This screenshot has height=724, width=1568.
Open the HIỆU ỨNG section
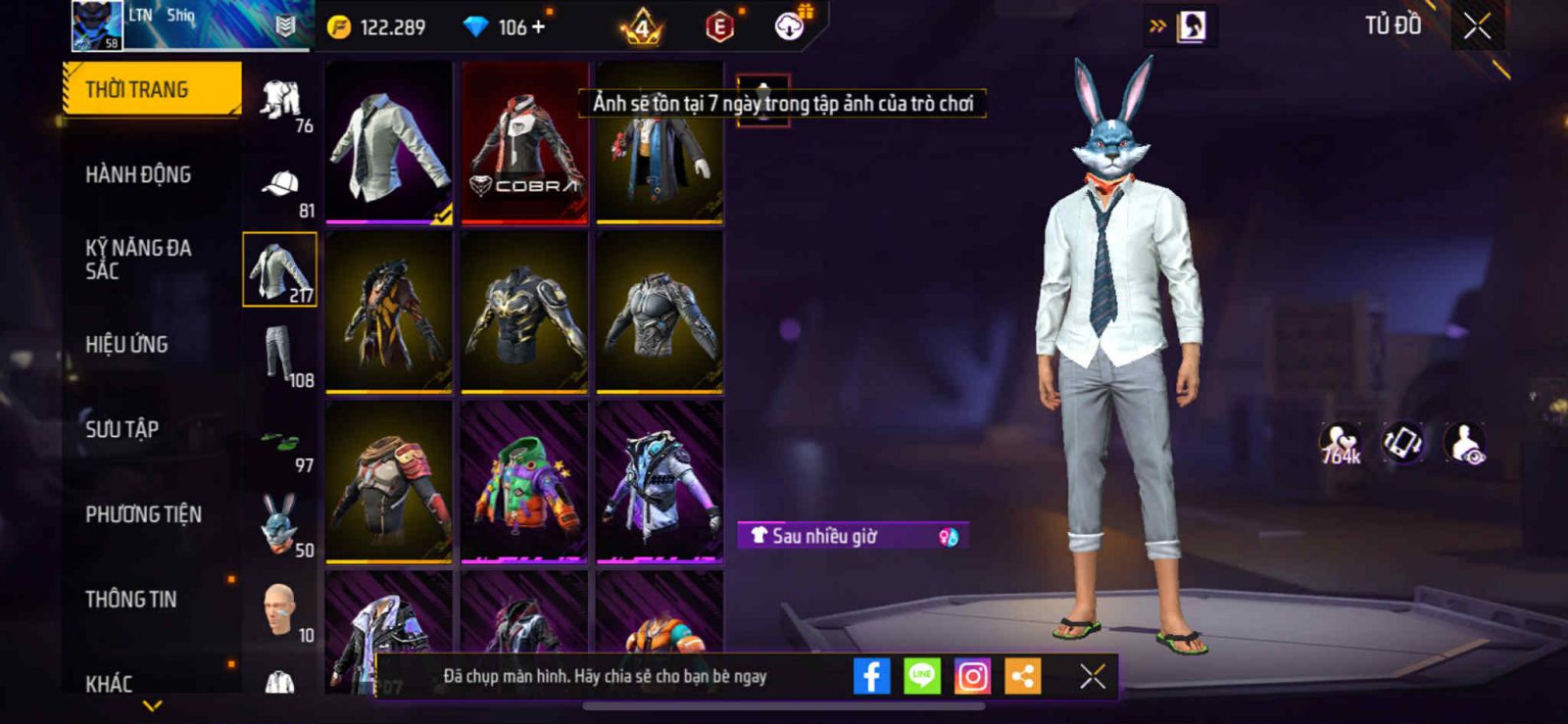click(x=126, y=344)
